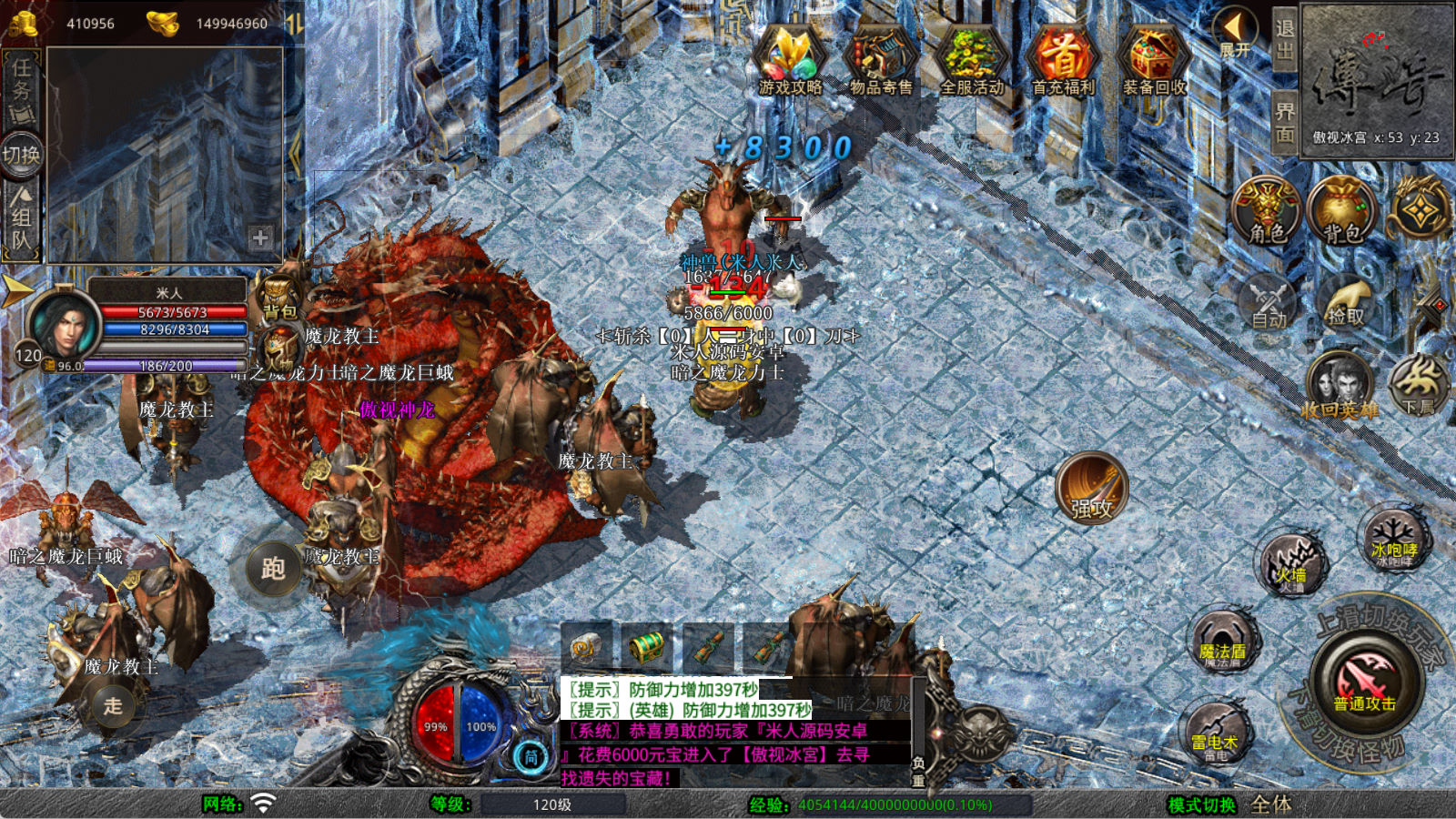Activate the 魔法盾 magic shield skill
This screenshot has height=819, width=1456.
click(1222, 642)
